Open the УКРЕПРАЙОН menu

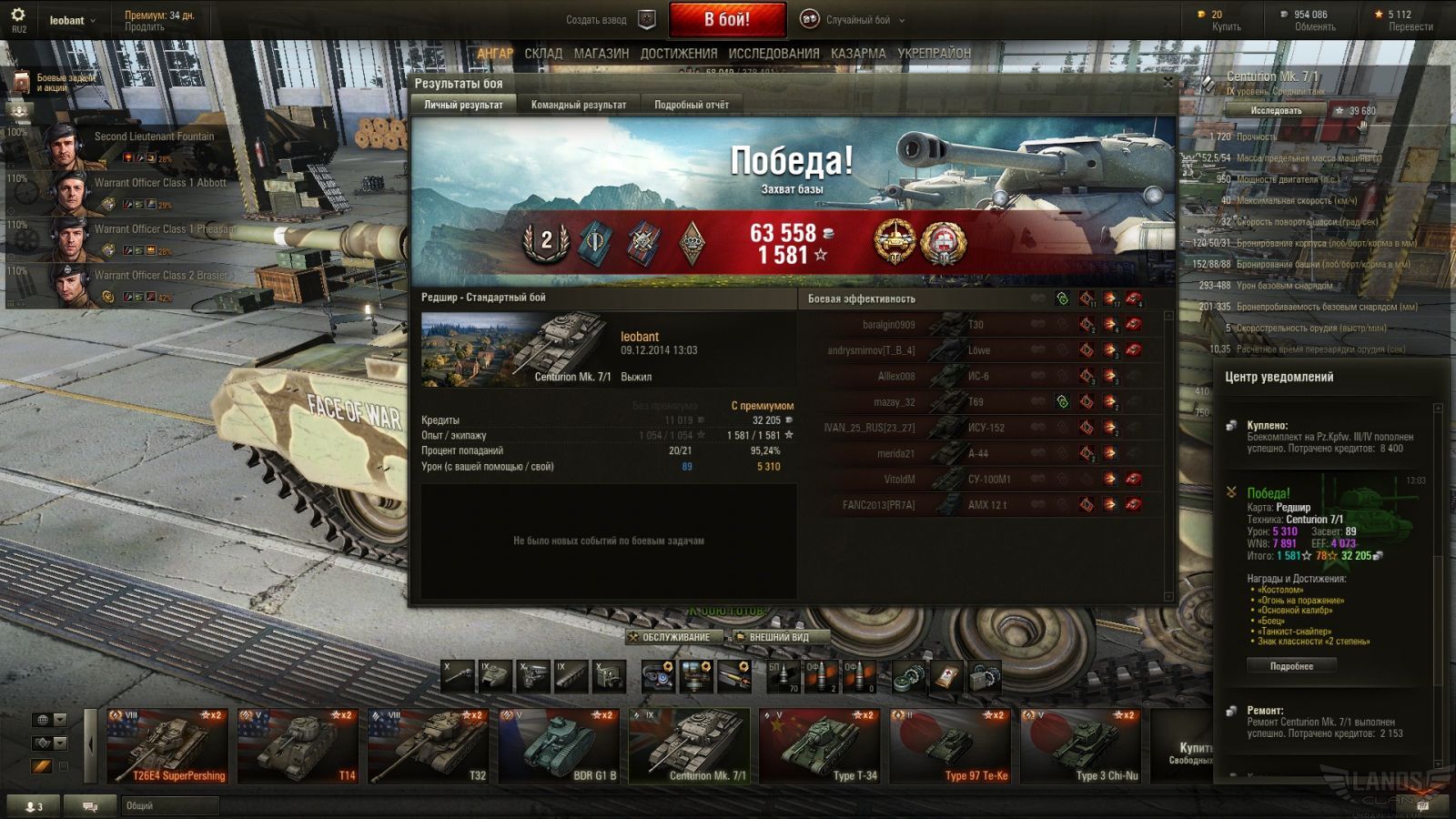[x=935, y=54]
